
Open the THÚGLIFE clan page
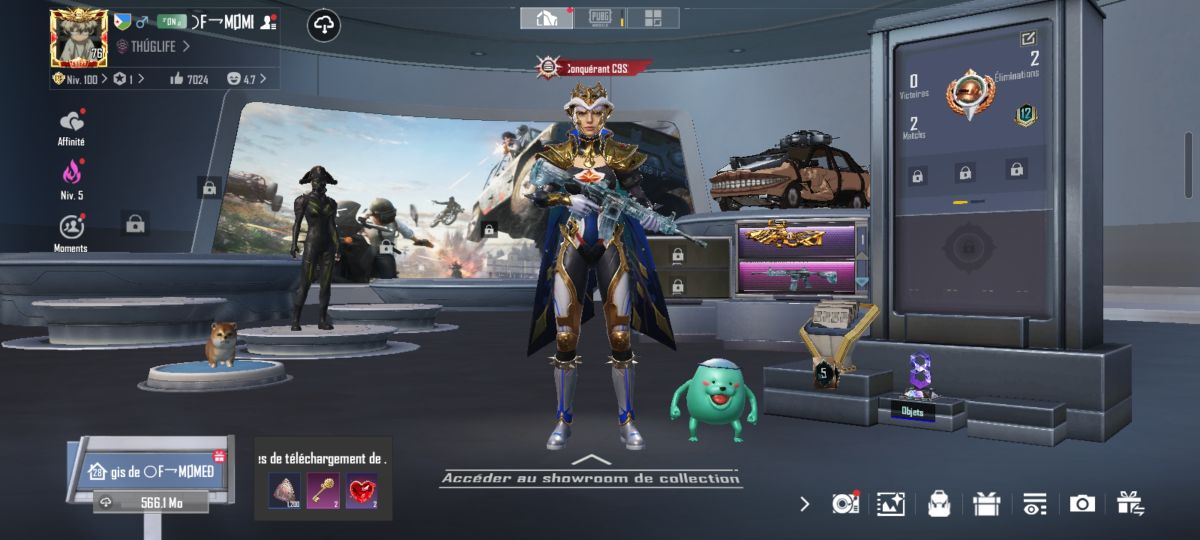click(152, 46)
